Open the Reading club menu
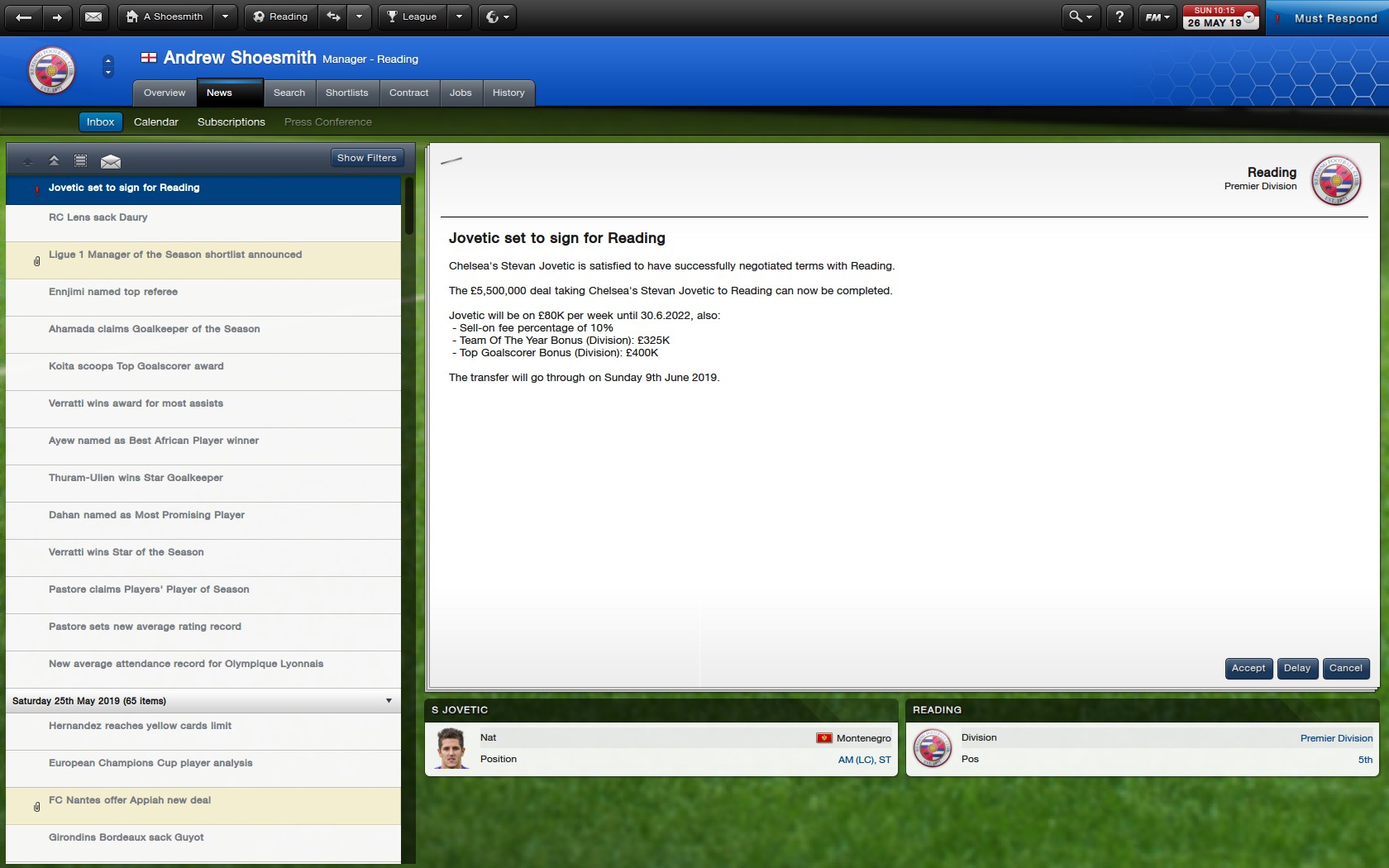This screenshot has width=1389, height=868. pos(280,17)
